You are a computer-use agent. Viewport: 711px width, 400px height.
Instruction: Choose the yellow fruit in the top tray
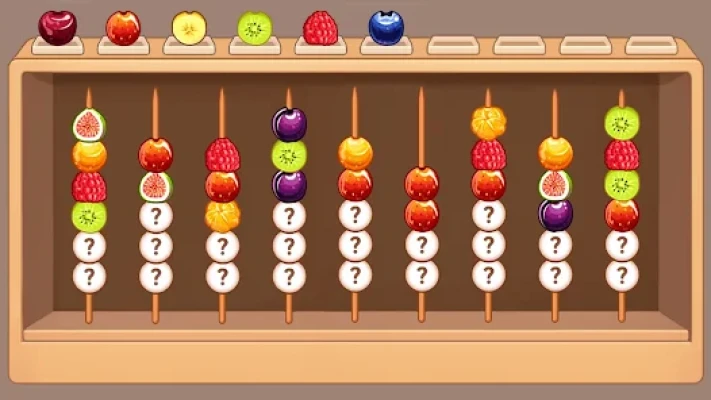[x=189, y=28]
